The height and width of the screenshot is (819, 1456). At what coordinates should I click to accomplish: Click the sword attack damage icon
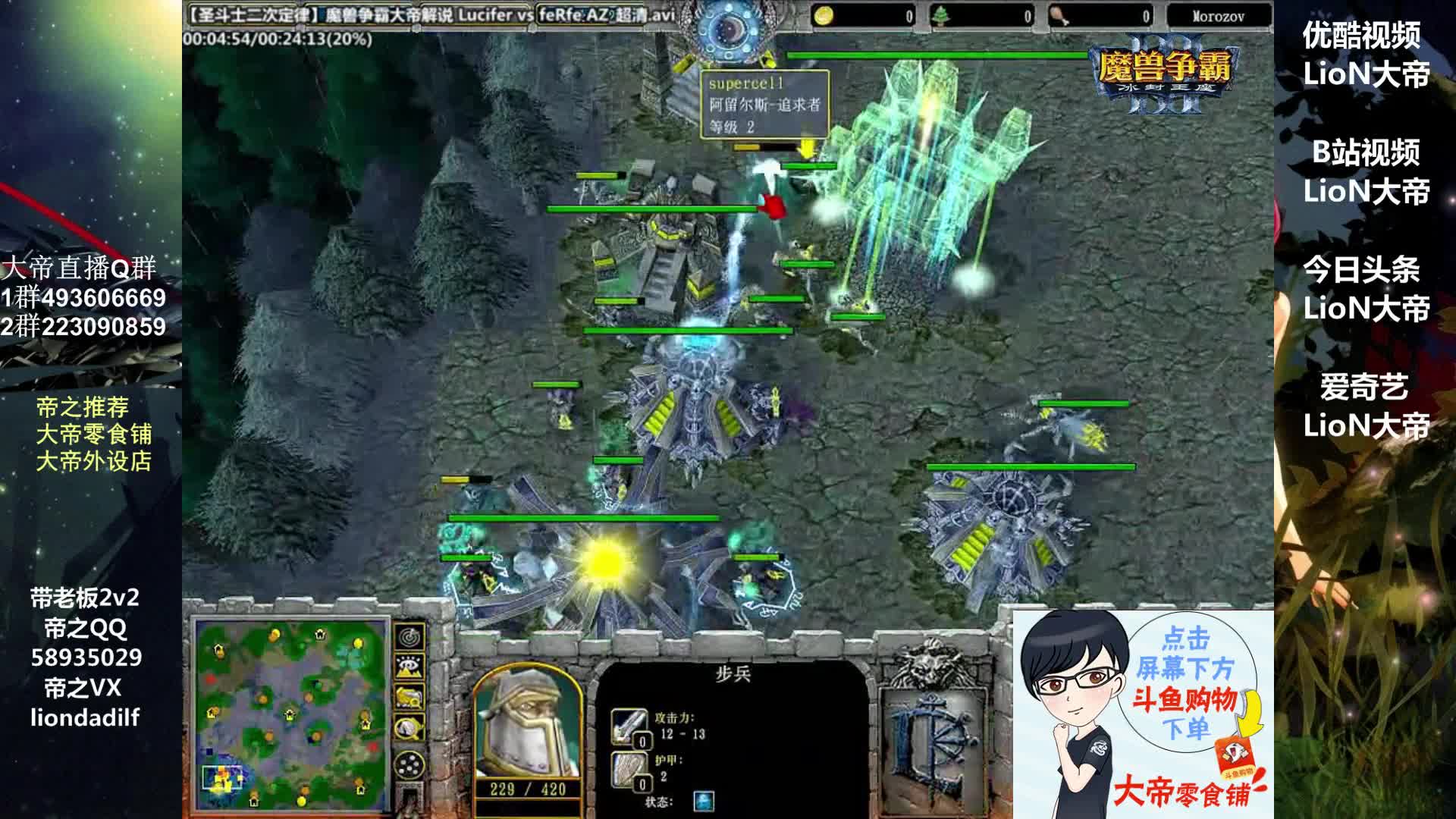(629, 727)
